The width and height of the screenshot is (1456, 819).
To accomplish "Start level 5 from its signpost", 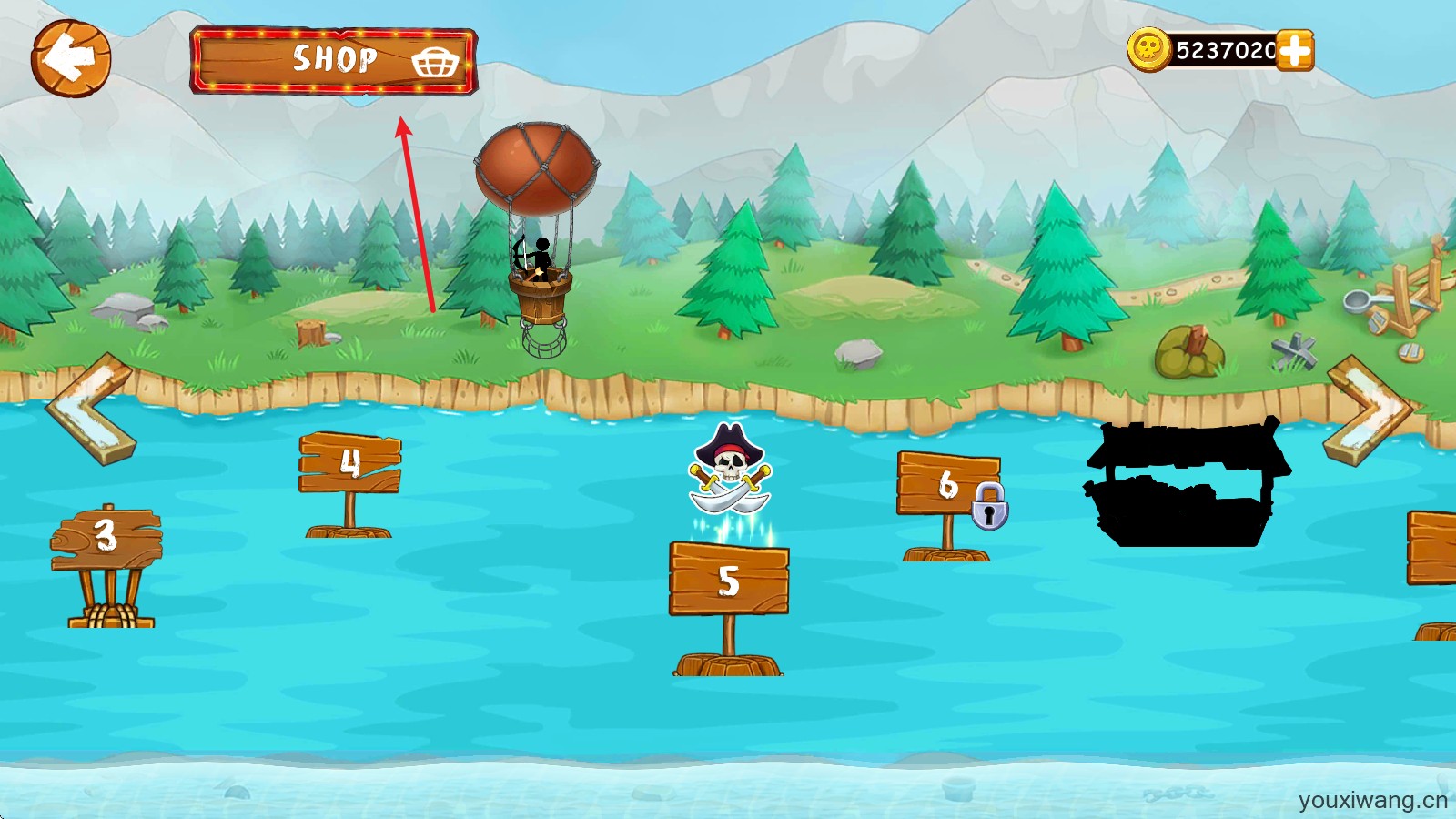I will click(x=729, y=580).
